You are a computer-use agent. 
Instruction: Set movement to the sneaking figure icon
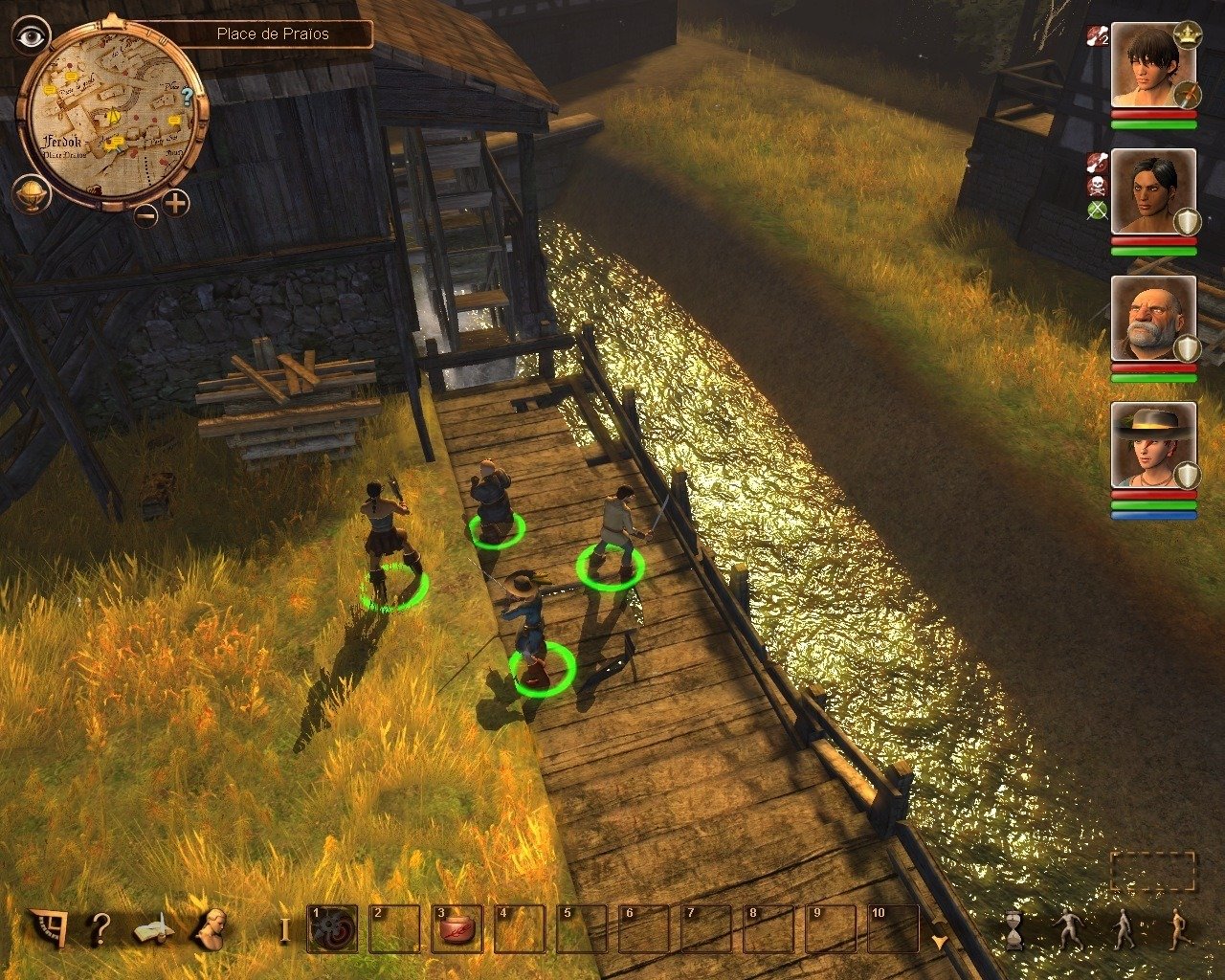(1068, 929)
